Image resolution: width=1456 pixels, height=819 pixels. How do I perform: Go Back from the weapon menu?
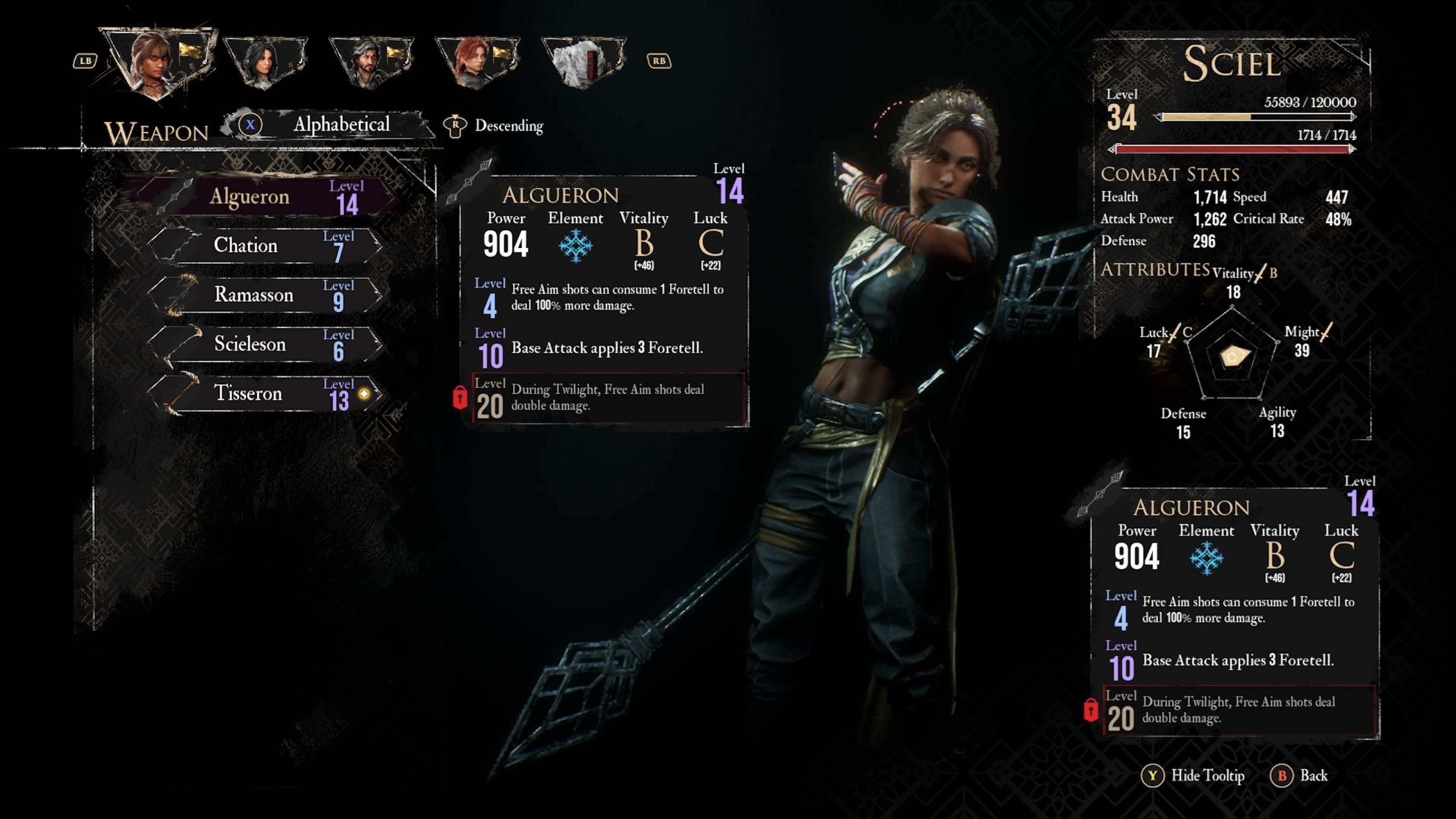coord(1300,775)
